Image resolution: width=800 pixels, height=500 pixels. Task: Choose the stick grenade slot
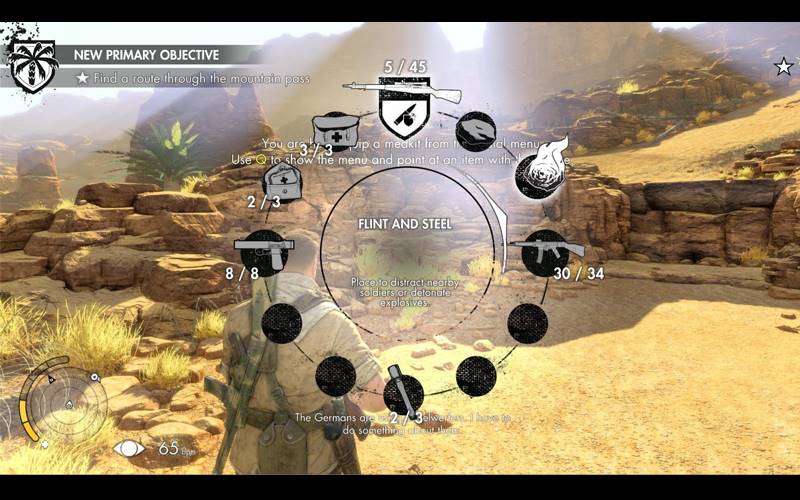click(x=403, y=394)
